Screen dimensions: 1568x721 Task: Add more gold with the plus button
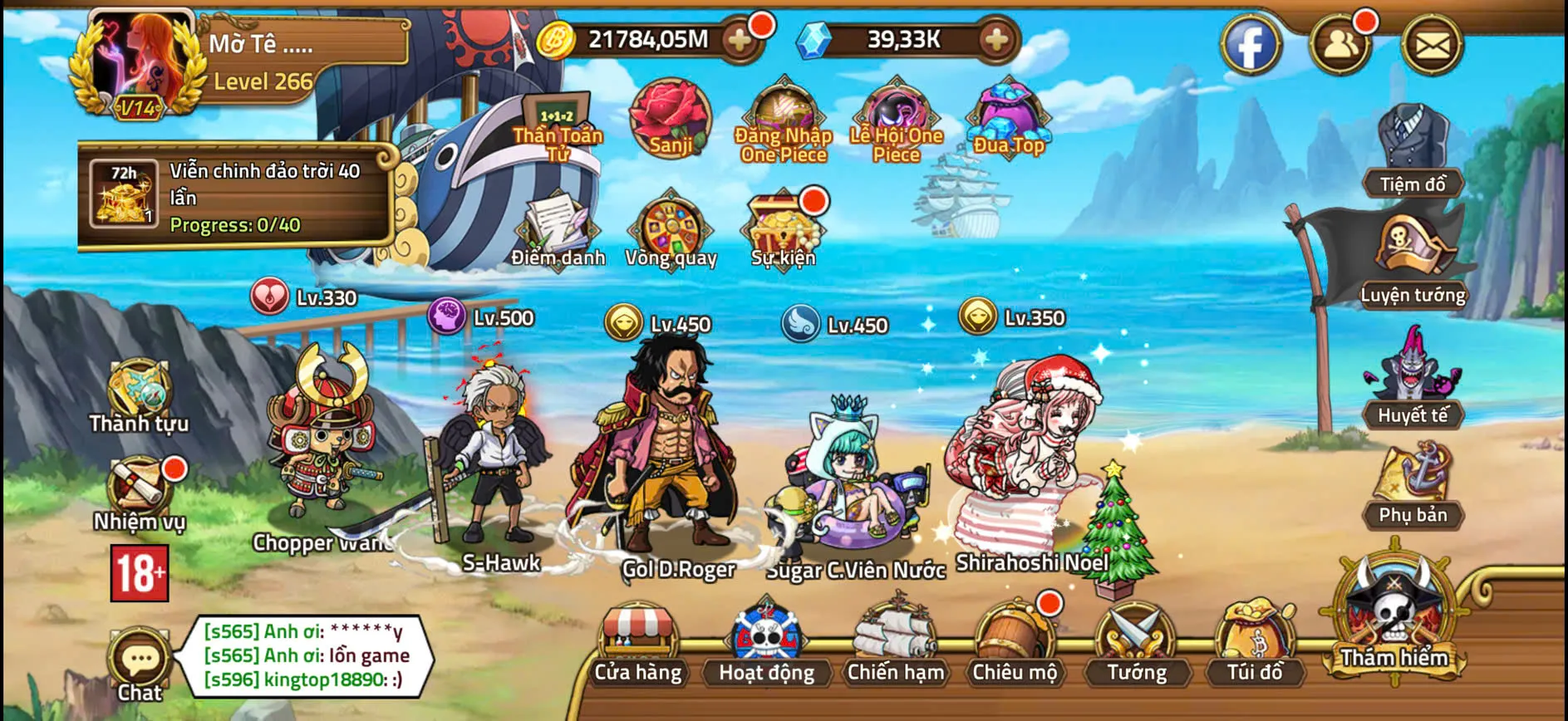pyautogui.click(x=740, y=39)
